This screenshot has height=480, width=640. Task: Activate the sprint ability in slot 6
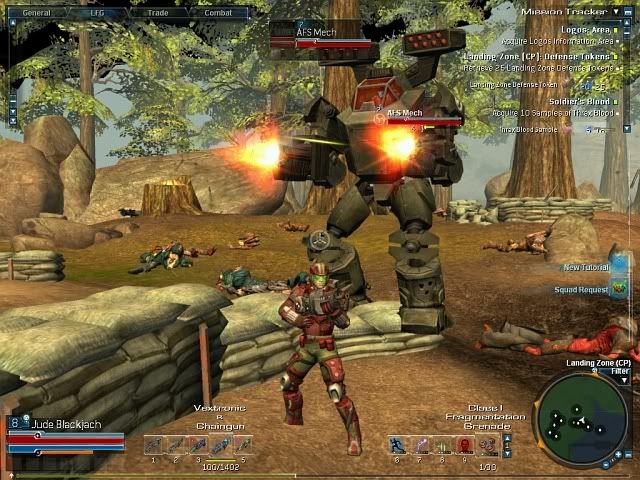tap(398, 445)
